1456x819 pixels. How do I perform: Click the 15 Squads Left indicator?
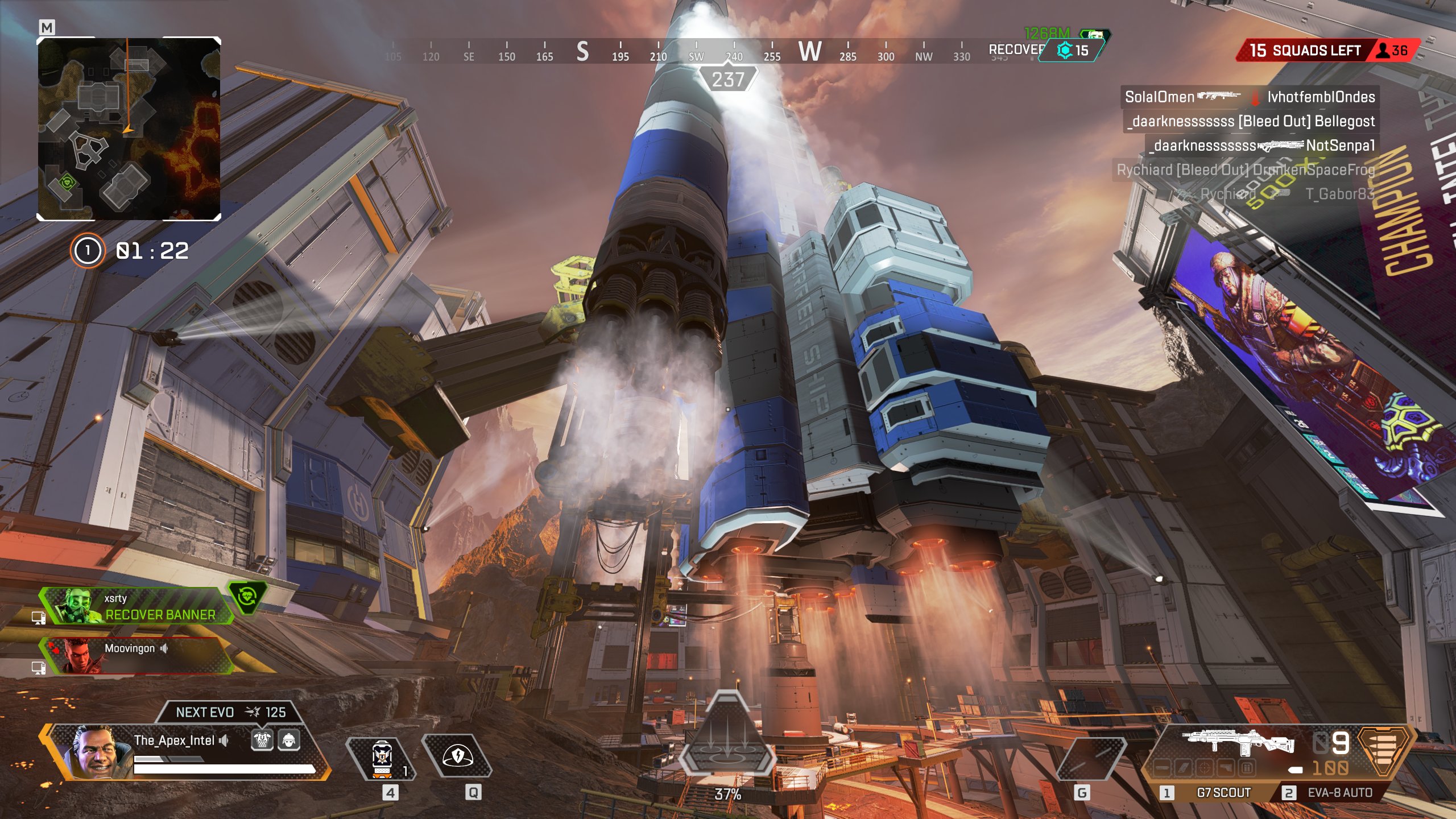pyautogui.click(x=1305, y=51)
